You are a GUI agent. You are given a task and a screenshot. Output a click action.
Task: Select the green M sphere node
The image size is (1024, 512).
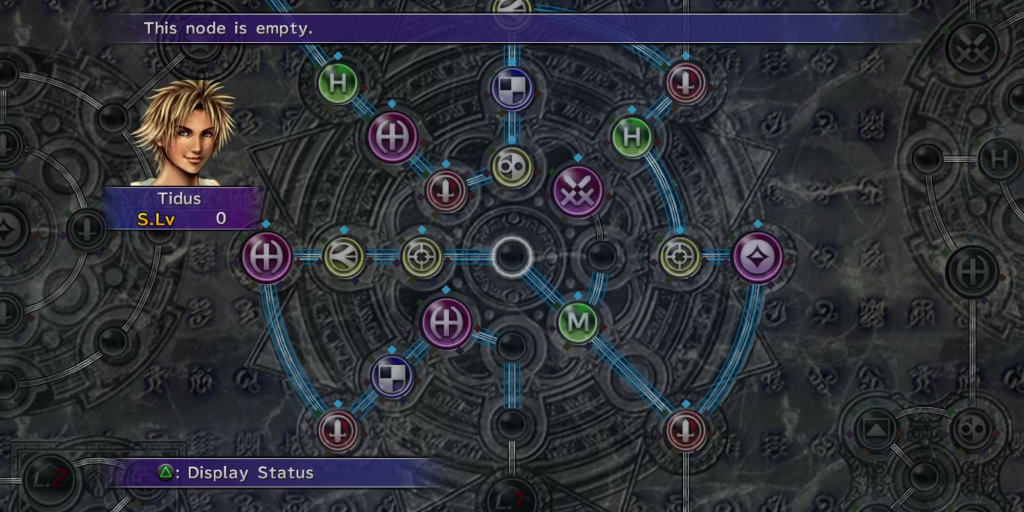click(x=577, y=321)
